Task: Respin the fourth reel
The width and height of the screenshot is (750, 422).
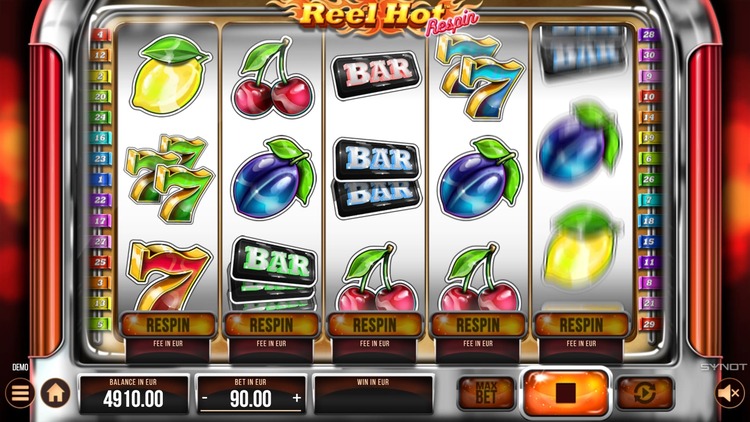Action: [x=478, y=325]
